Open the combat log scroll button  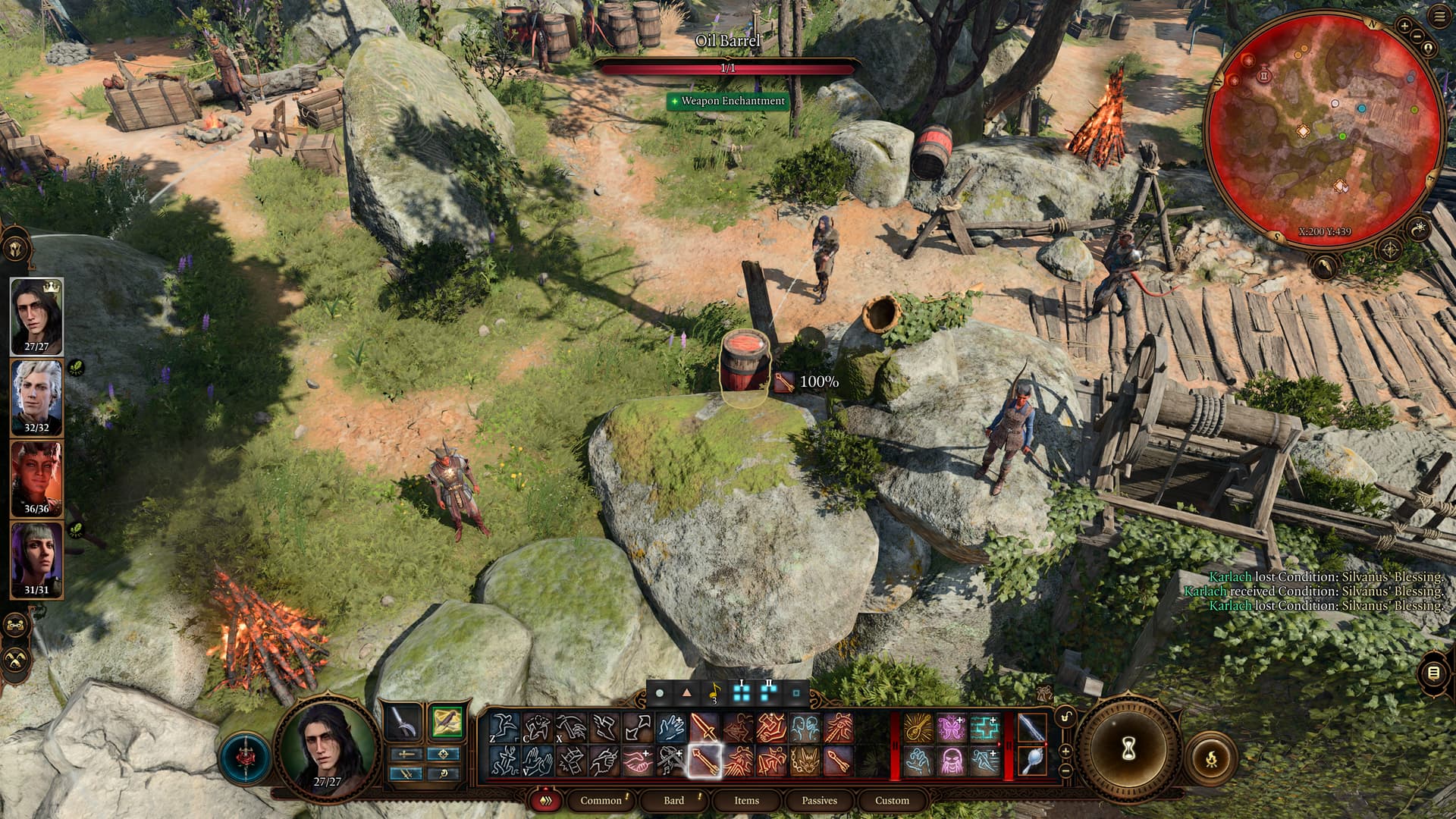point(1432,673)
